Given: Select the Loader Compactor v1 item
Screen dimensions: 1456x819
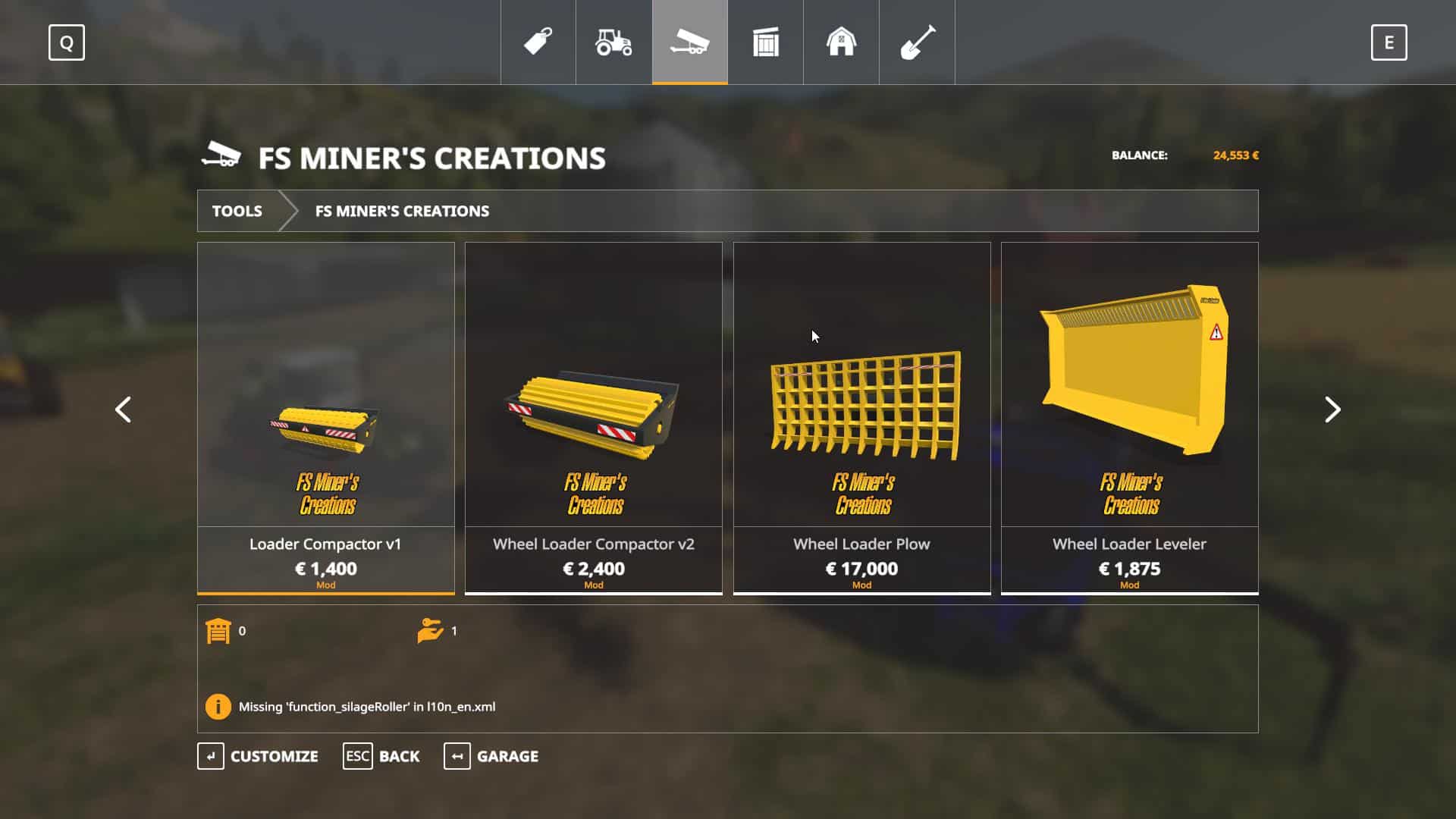Looking at the screenshot, I should (326, 417).
